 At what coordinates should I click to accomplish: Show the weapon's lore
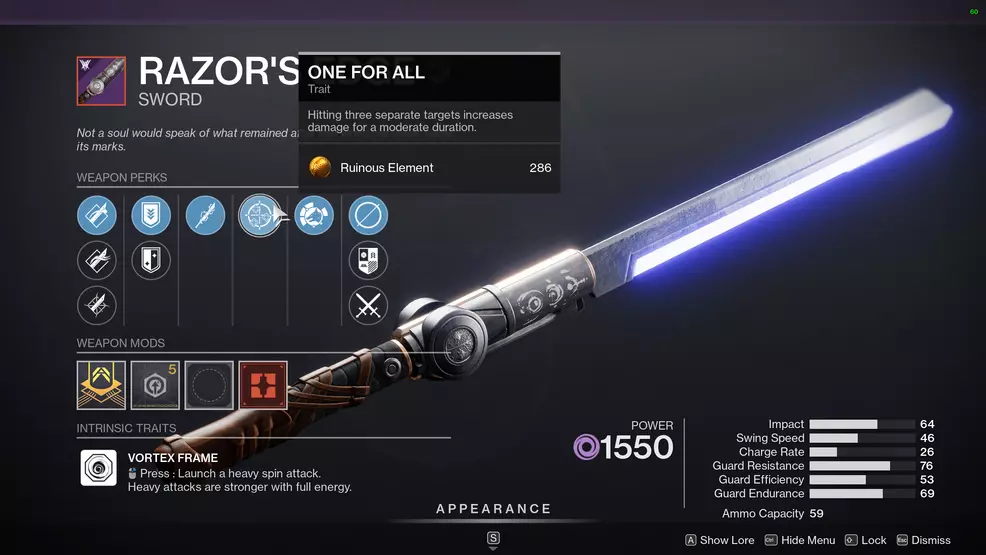click(720, 540)
